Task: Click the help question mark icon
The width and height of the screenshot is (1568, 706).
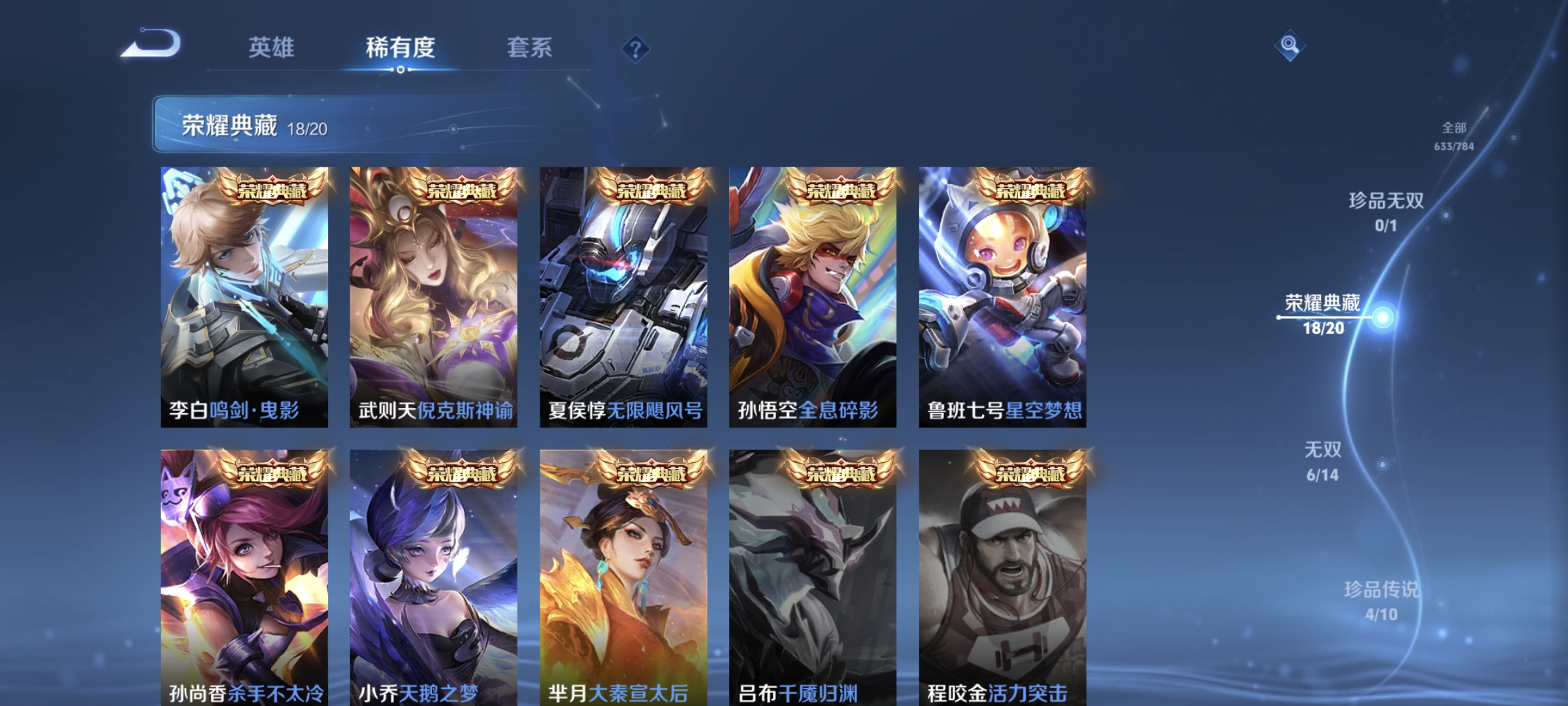Action: (x=635, y=50)
